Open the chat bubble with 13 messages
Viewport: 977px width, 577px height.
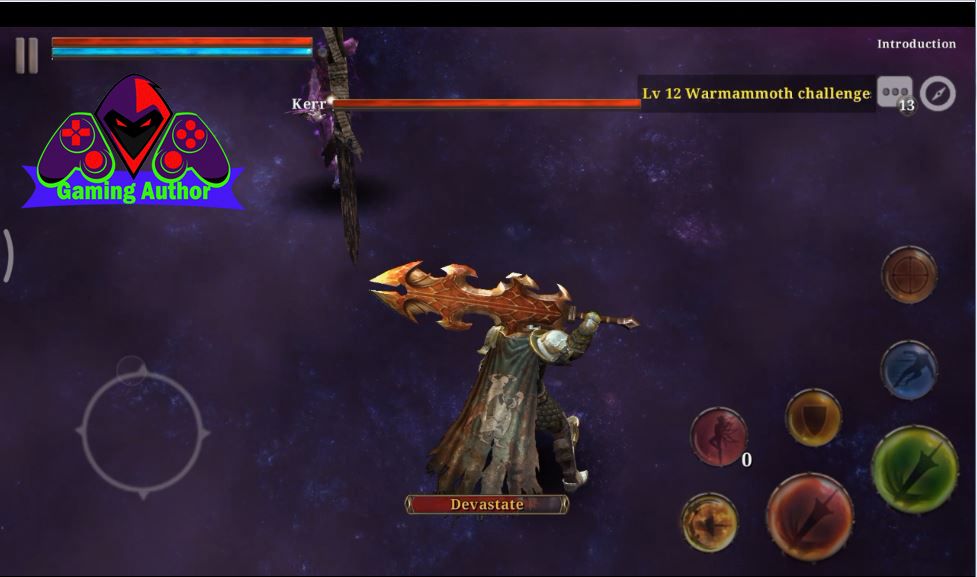pos(894,93)
